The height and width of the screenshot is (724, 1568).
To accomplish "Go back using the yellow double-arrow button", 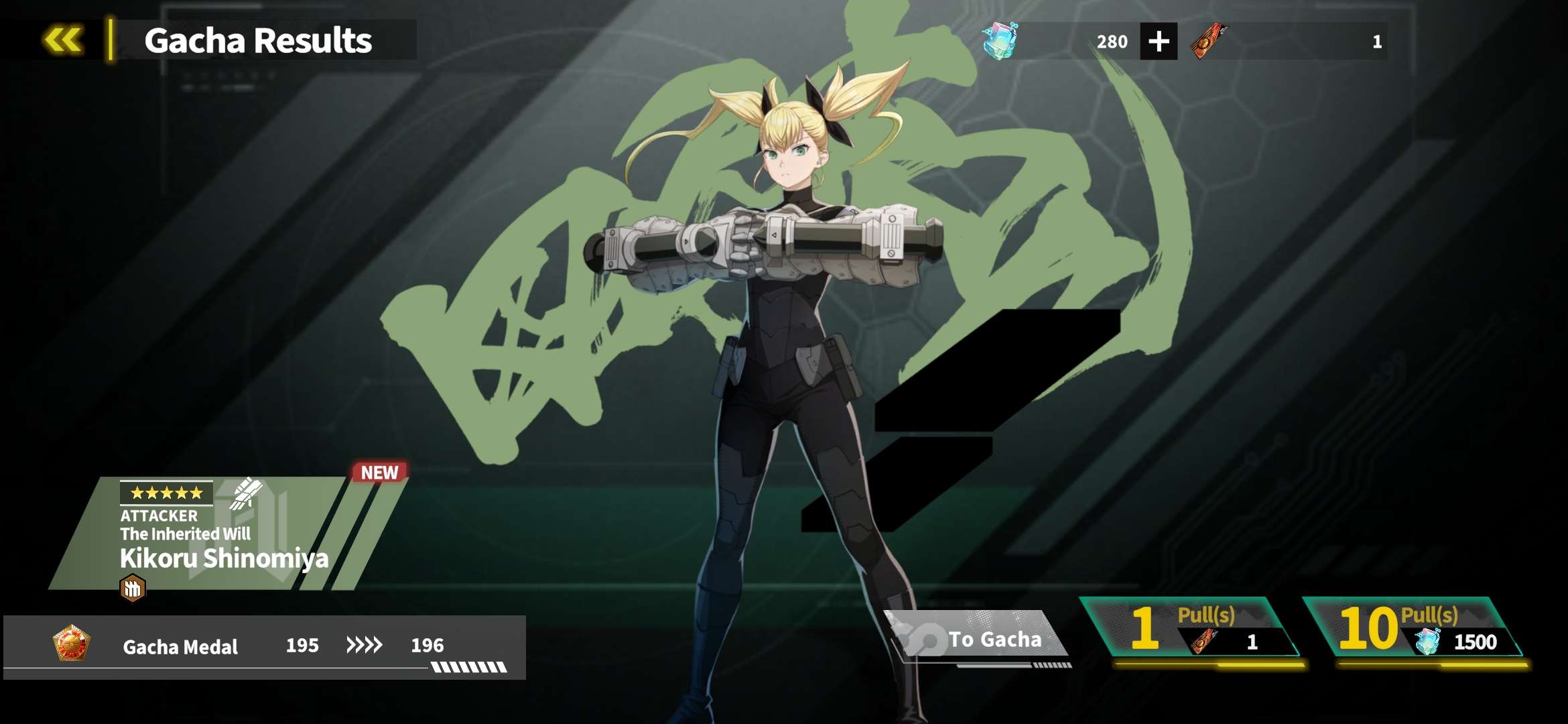I will coord(64,40).
